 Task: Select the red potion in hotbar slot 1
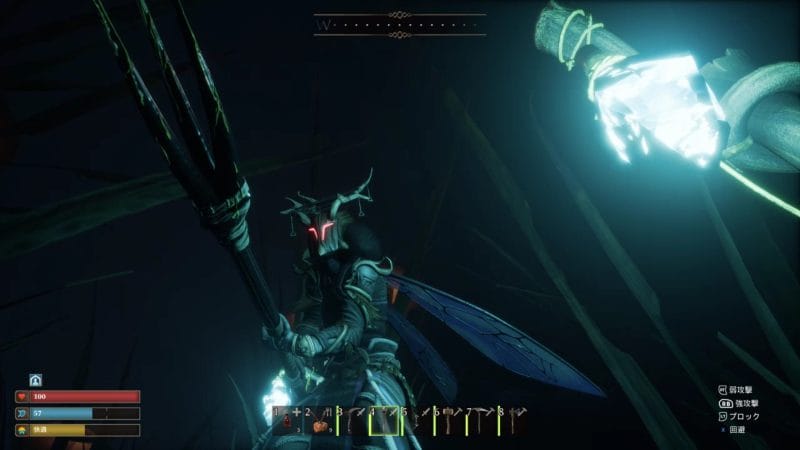click(285, 424)
